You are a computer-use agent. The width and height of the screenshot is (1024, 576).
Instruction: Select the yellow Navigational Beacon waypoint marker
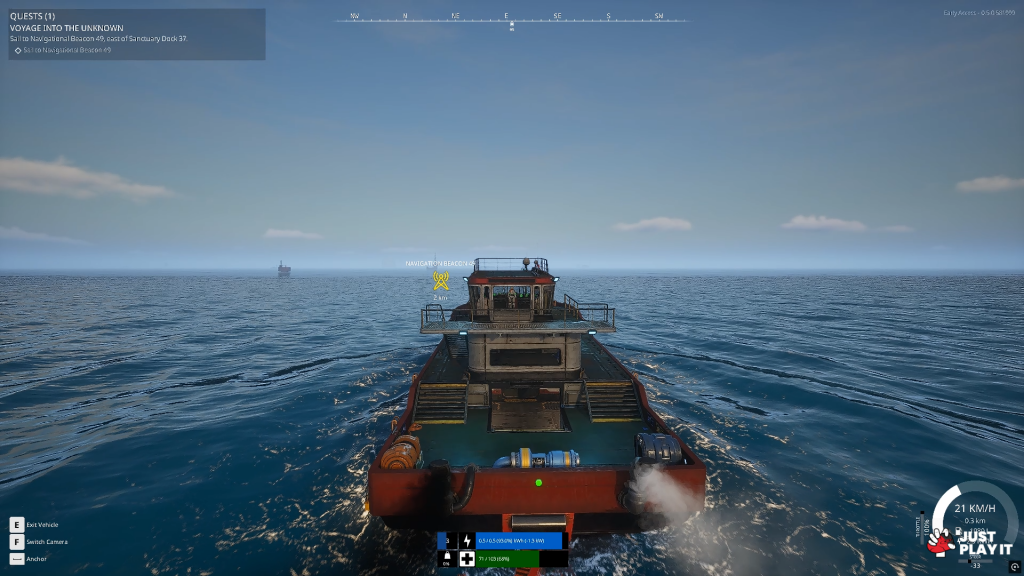click(x=440, y=281)
